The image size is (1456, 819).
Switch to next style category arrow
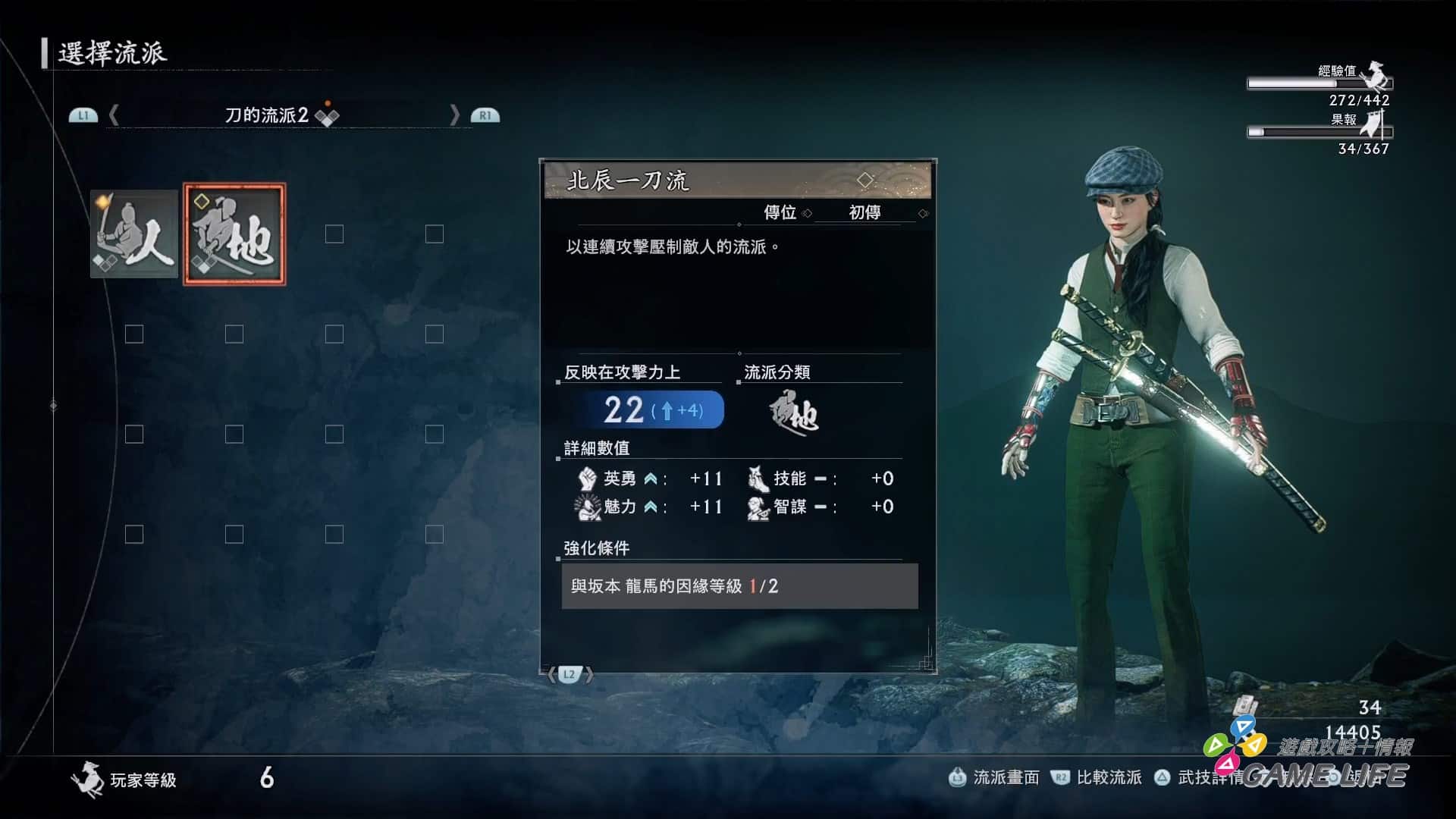pyautogui.click(x=454, y=115)
